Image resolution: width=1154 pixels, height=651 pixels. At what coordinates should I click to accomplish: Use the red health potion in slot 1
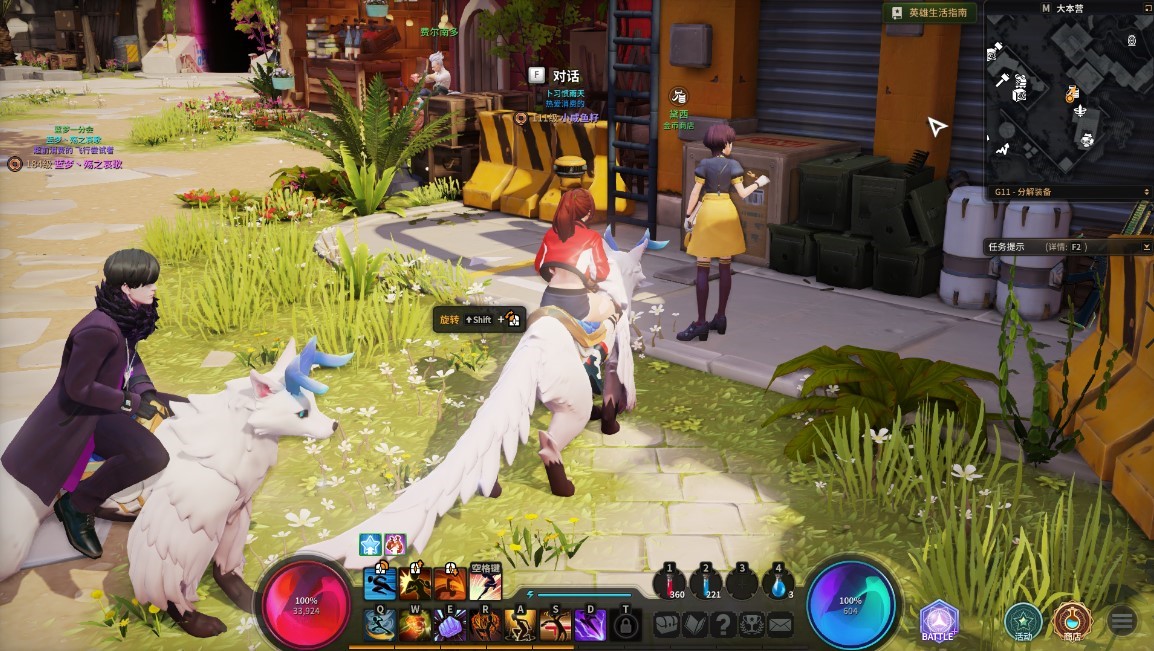click(x=669, y=584)
